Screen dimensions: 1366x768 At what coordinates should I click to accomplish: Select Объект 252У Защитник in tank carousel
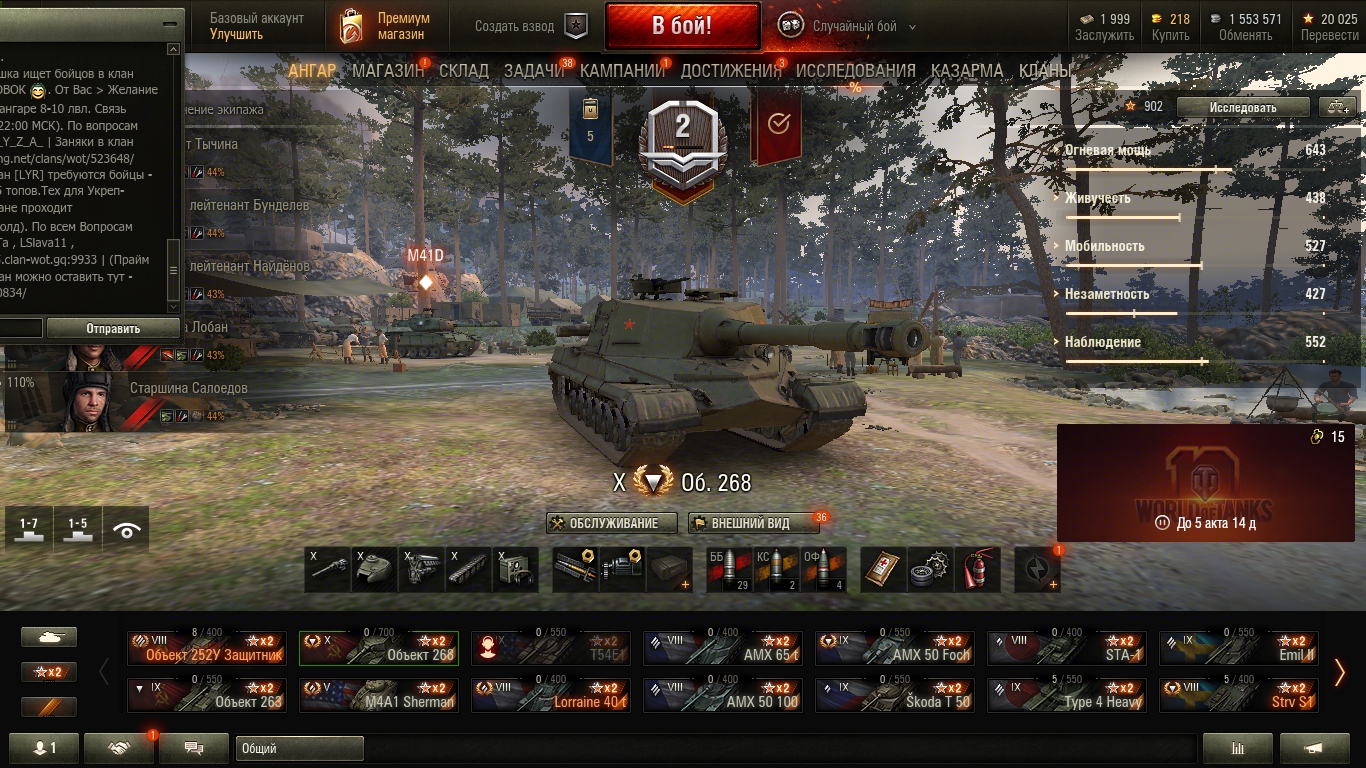tap(207, 648)
